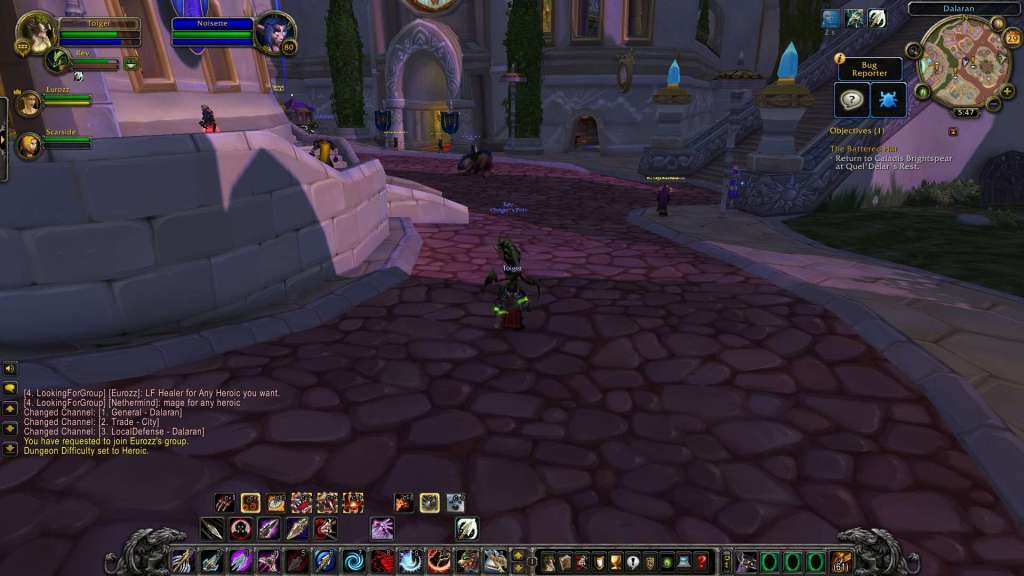The image size is (1024, 576).
Task: Select party member Eurozz's portrait
Action: (28, 103)
